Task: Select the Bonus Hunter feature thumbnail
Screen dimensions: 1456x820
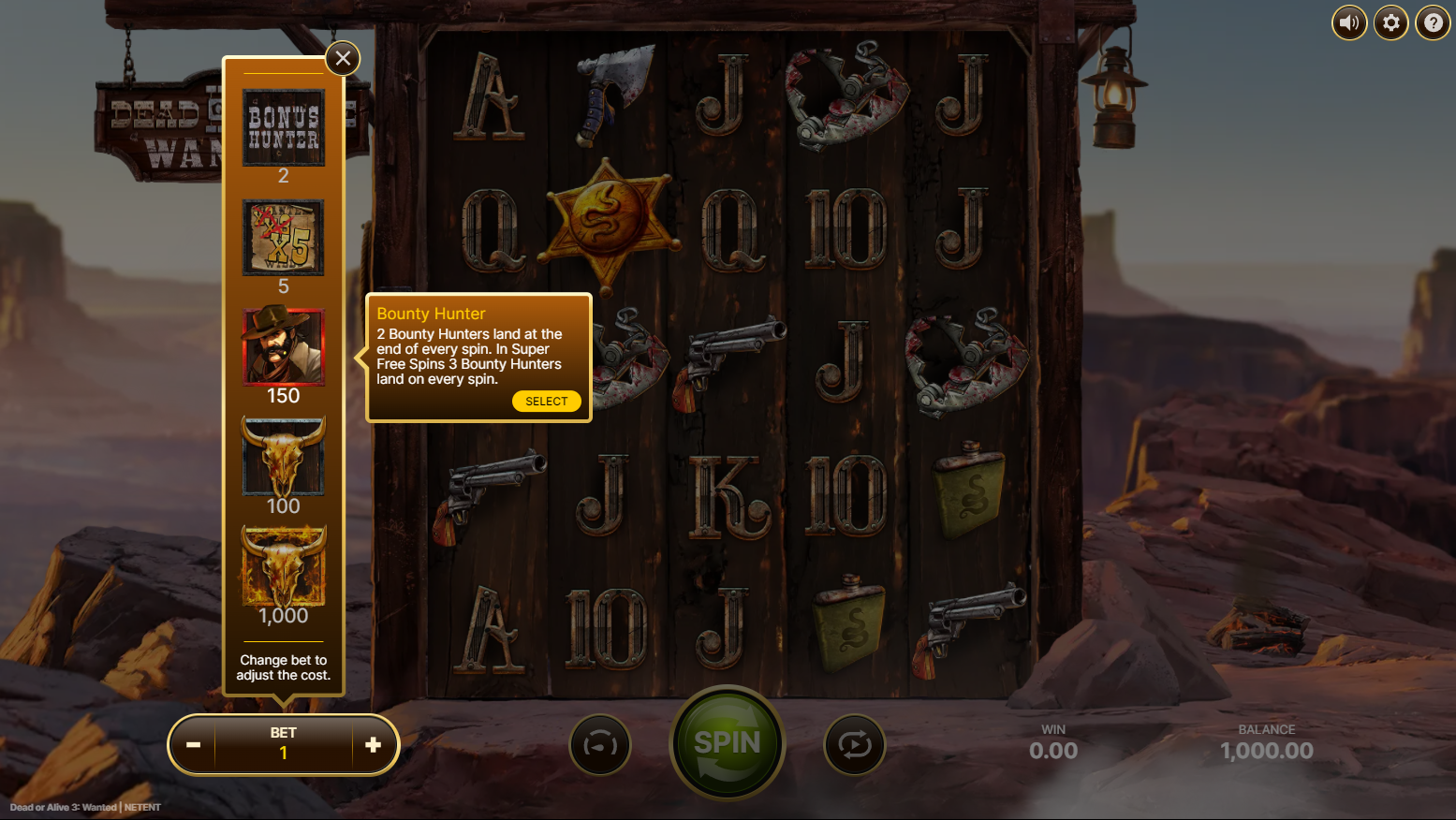Action: click(x=283, y=127)
